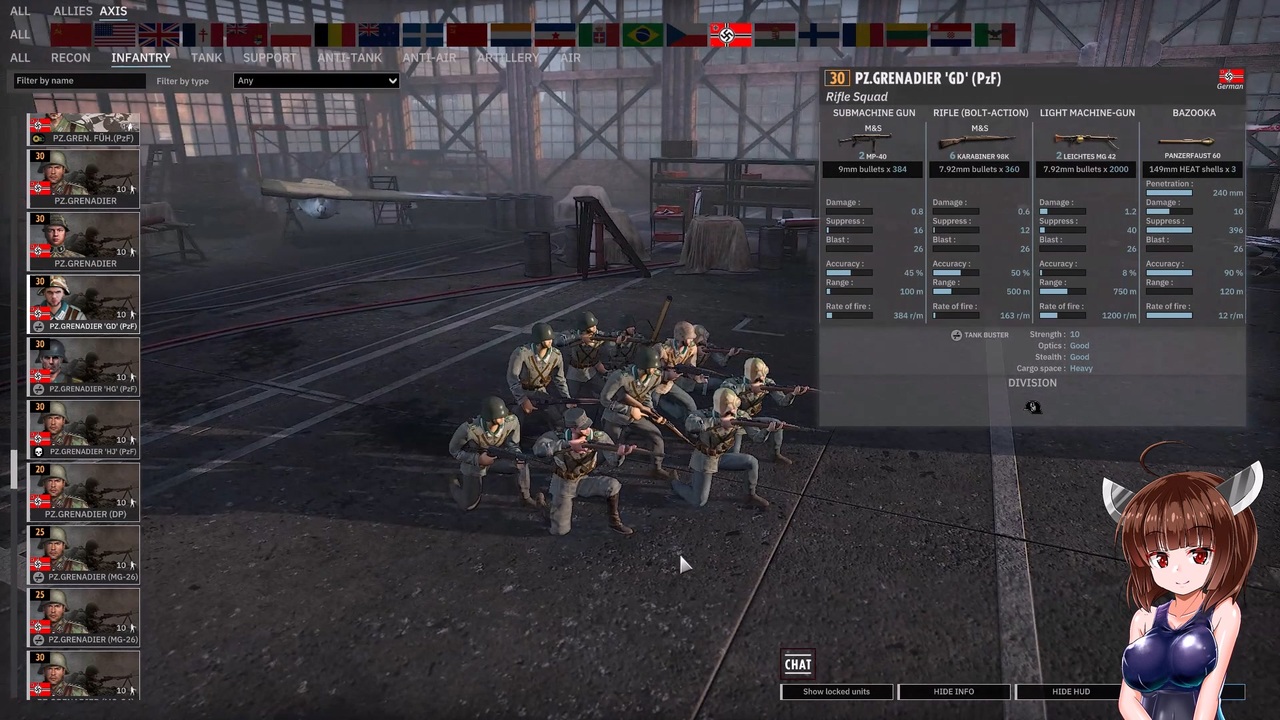The width and height of the screenshot is (1280, 720).
Task: Switch to the TANK category tab
Action: click(206, 57)
